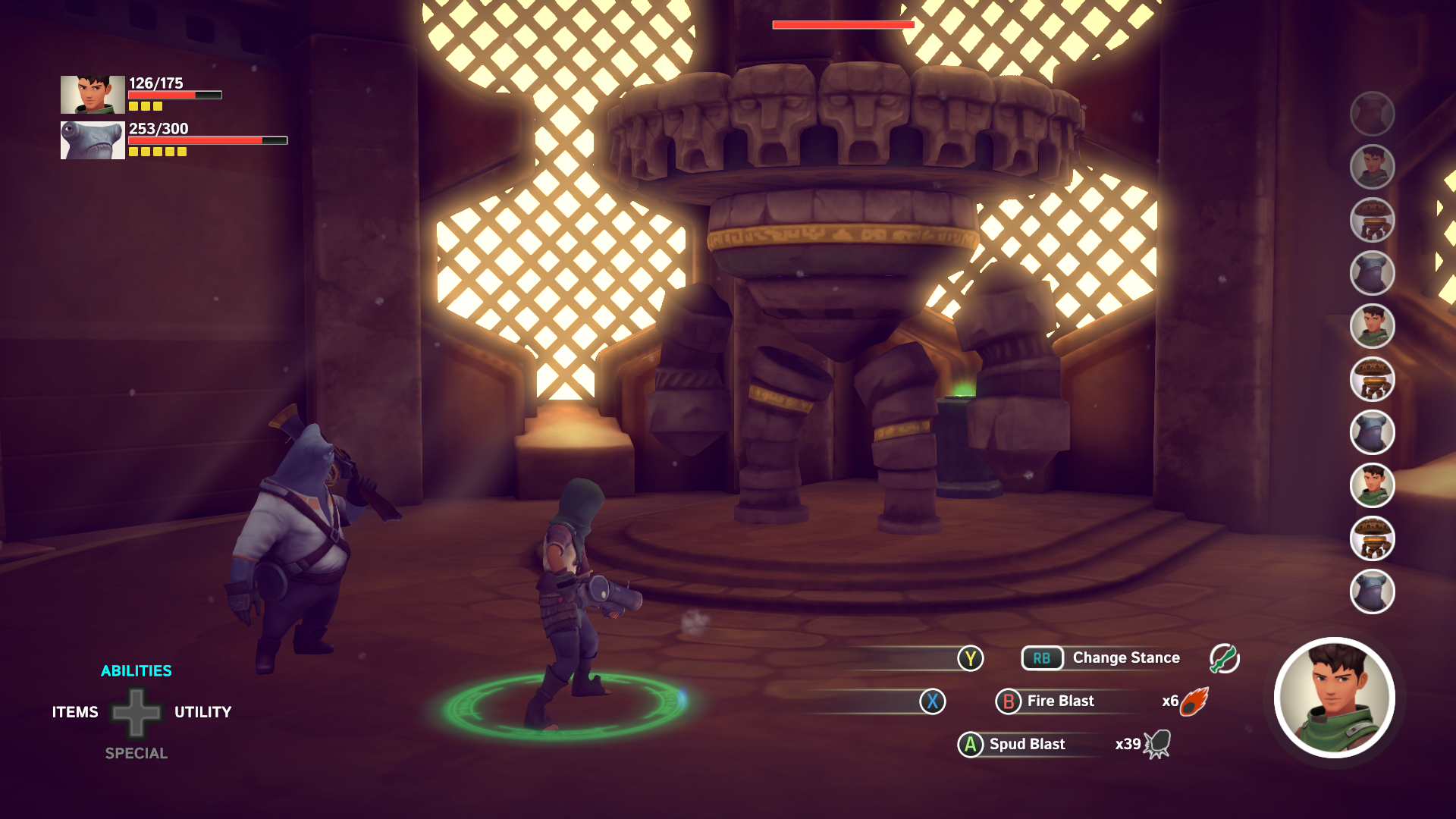The width and height of the screenshot is (1456, 819).
Task: Click the green sword stance icon
Action: [x=1224, y=658]
